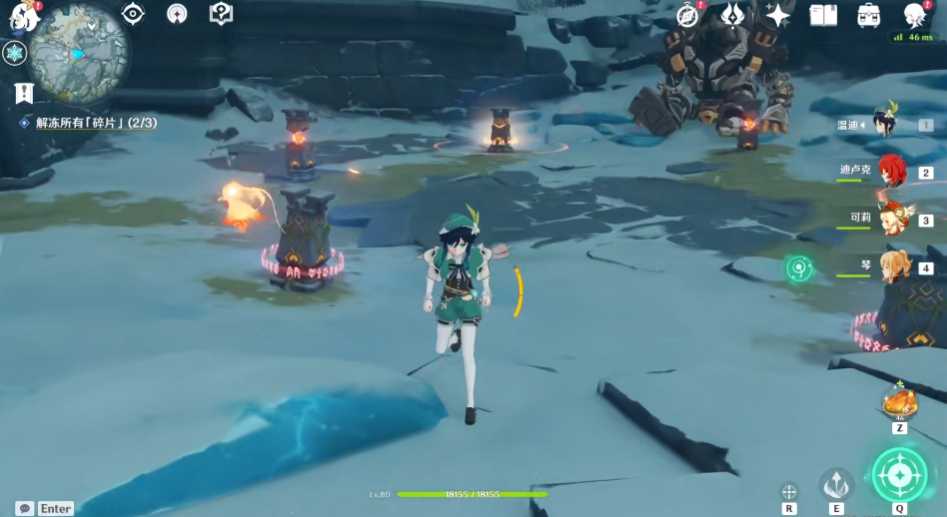Open the compass events icon

pyautogui.click(x=687, y=15)
